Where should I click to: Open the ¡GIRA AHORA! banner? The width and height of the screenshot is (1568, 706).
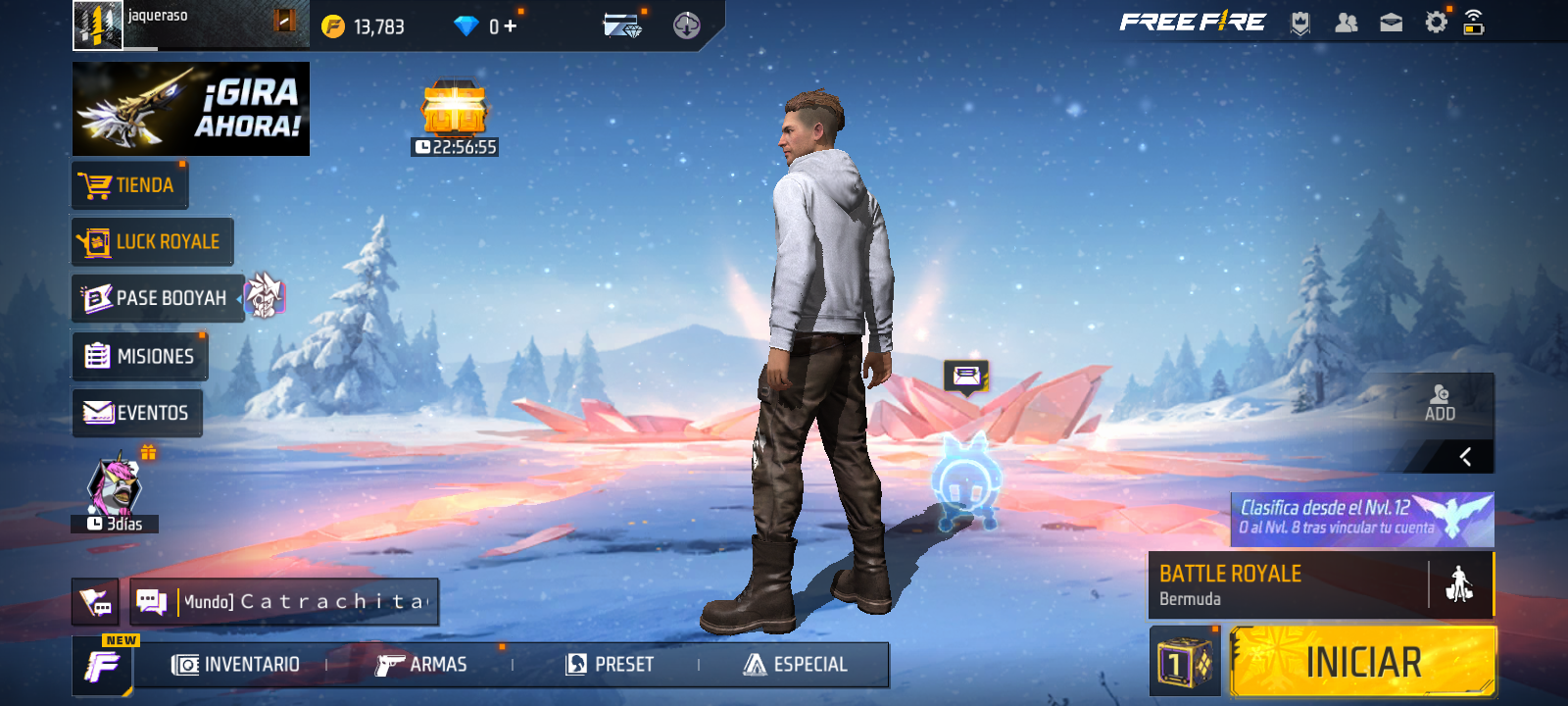(x=191, y=109)
